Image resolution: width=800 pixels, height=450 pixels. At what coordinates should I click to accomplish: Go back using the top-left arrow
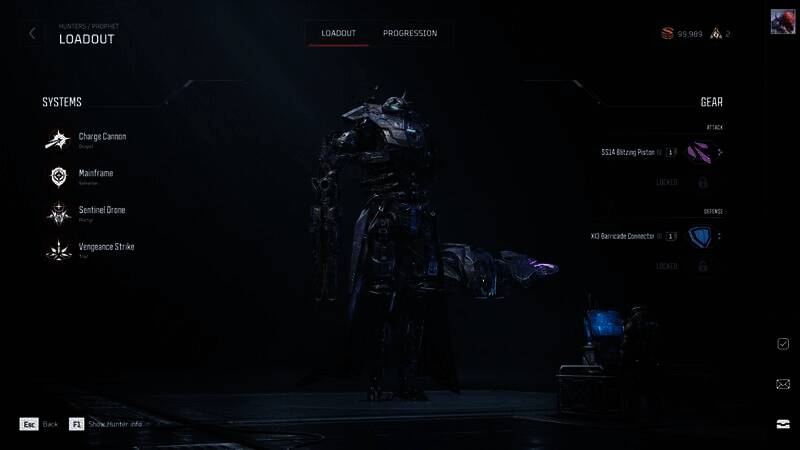pyautogui.click(x=32, y=33)
